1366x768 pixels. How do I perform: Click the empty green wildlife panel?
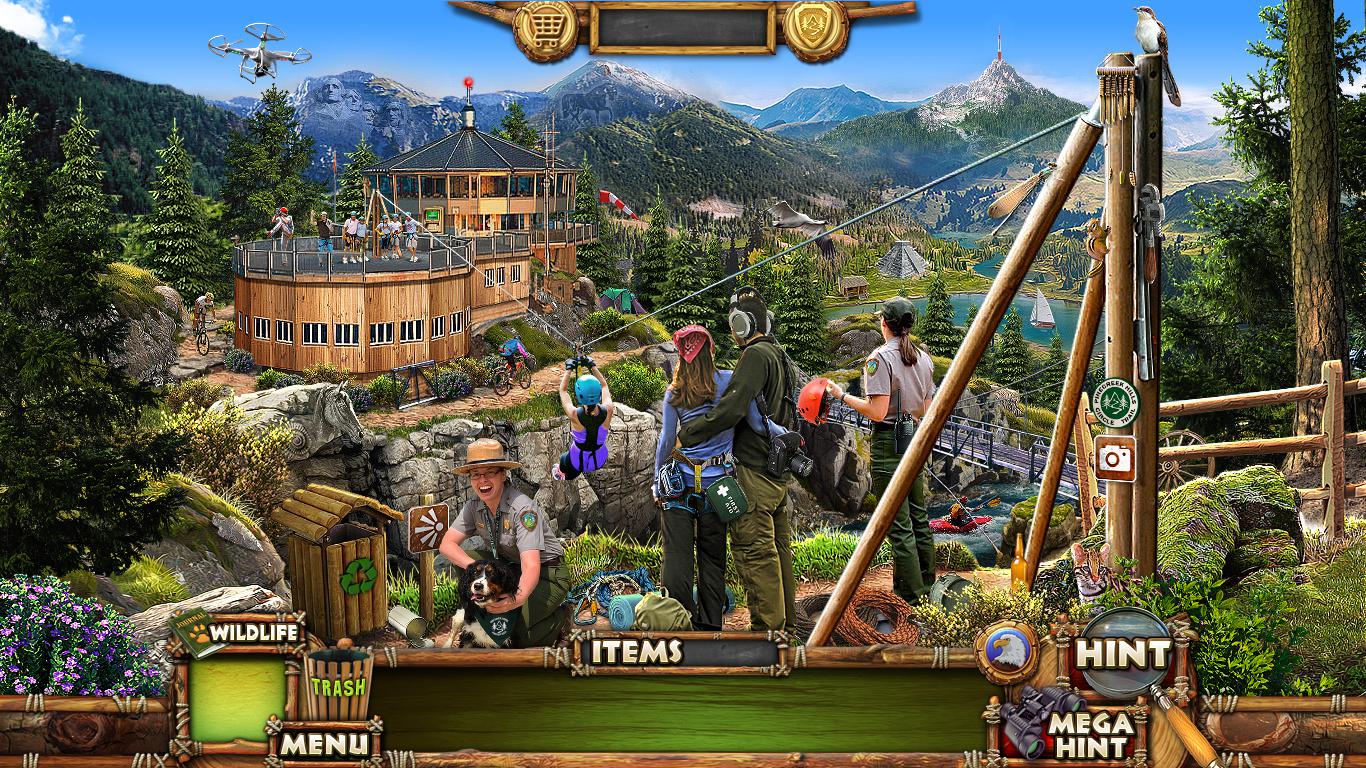[237, 699]
